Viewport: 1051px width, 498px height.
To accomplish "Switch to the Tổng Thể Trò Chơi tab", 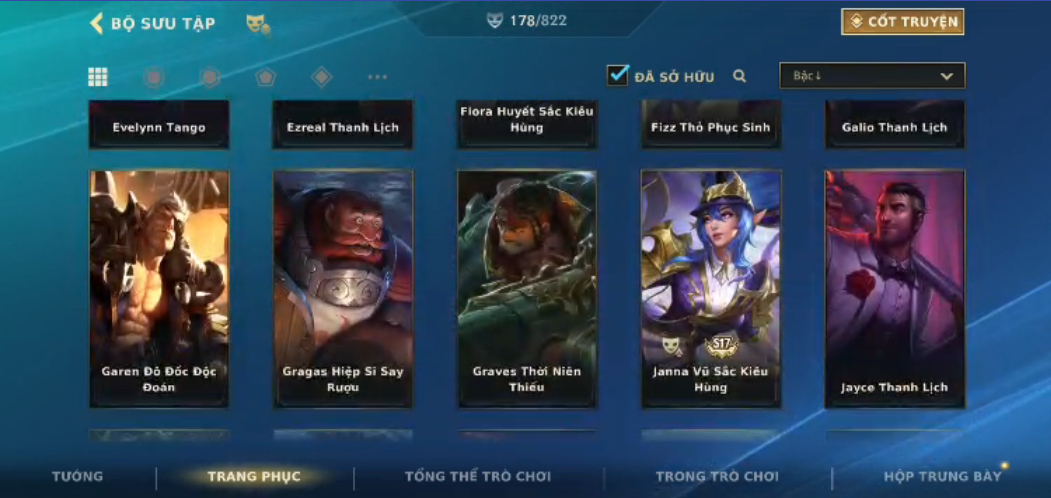I will point(478,476).
